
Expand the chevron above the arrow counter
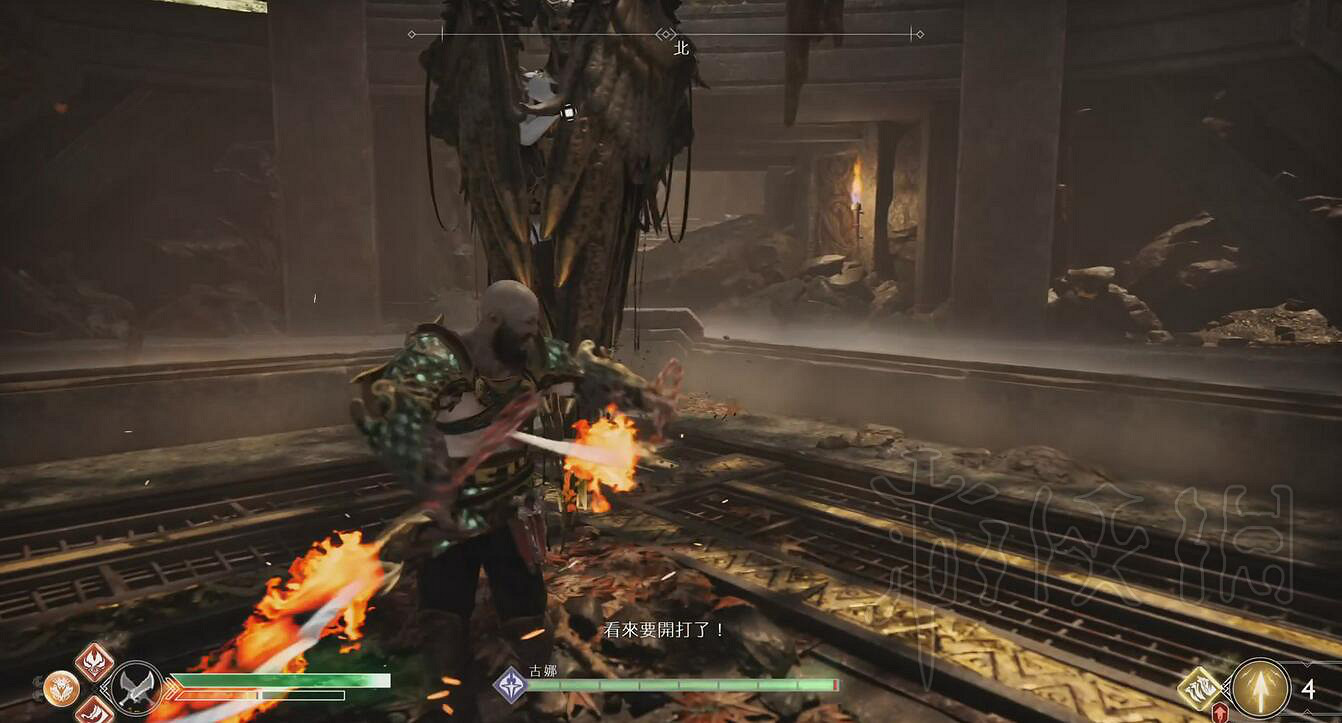tap(1306, 662)
